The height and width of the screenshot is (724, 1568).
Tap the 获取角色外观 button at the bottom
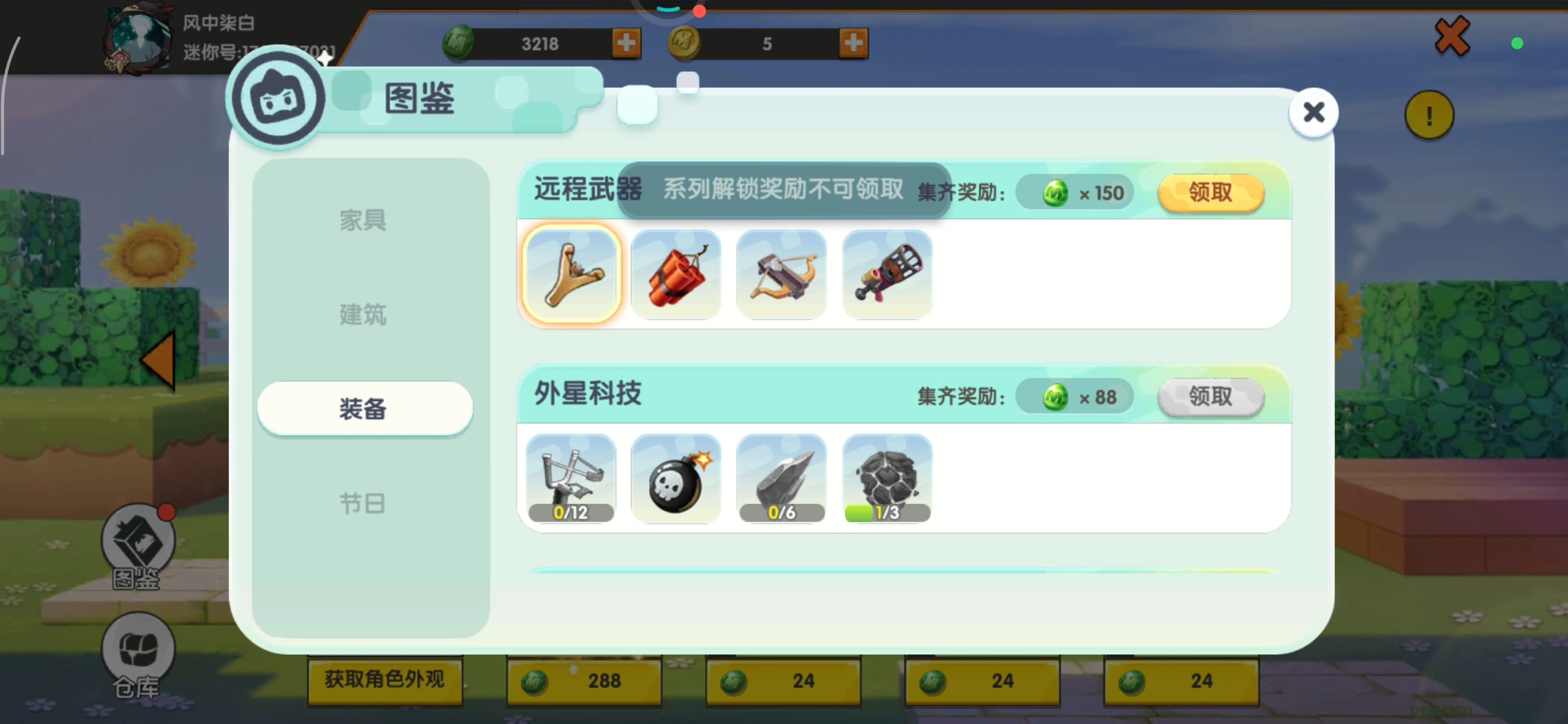385,680
